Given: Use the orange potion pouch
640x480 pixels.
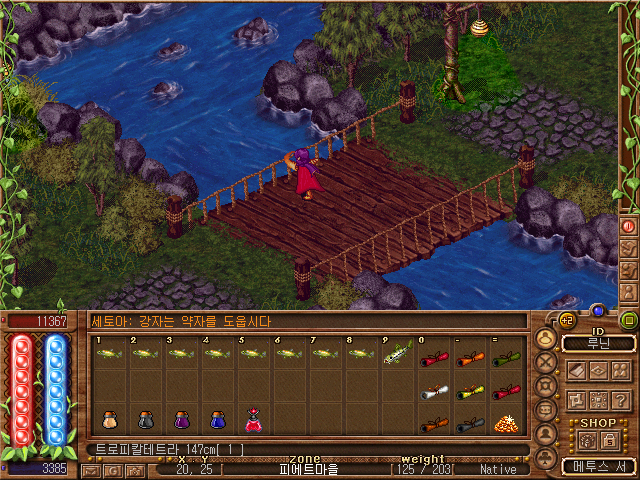Looking at the screenshot, I should (109, 420).
